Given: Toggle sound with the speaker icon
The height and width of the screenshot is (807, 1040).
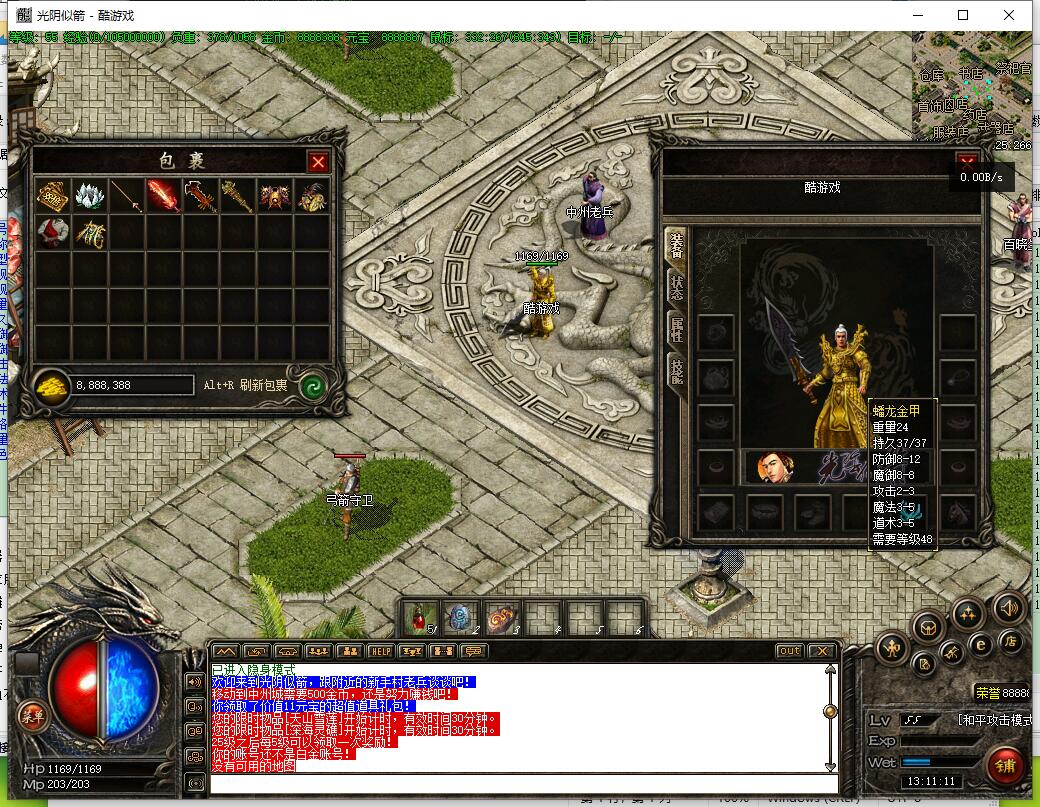Looking at the screenshot, I should point(1009,607).
